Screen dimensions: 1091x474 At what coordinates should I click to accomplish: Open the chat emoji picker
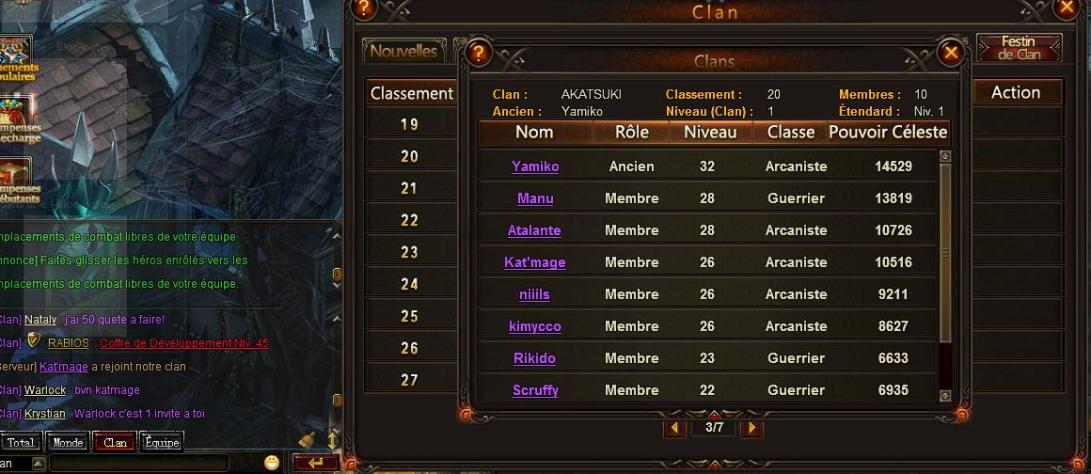coord(272,462)
